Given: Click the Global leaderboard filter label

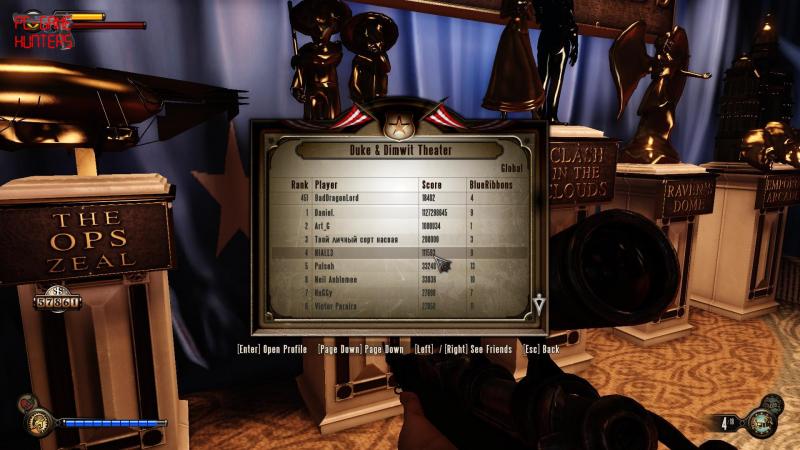Looking at the screenshot, I should pos(511,168).
